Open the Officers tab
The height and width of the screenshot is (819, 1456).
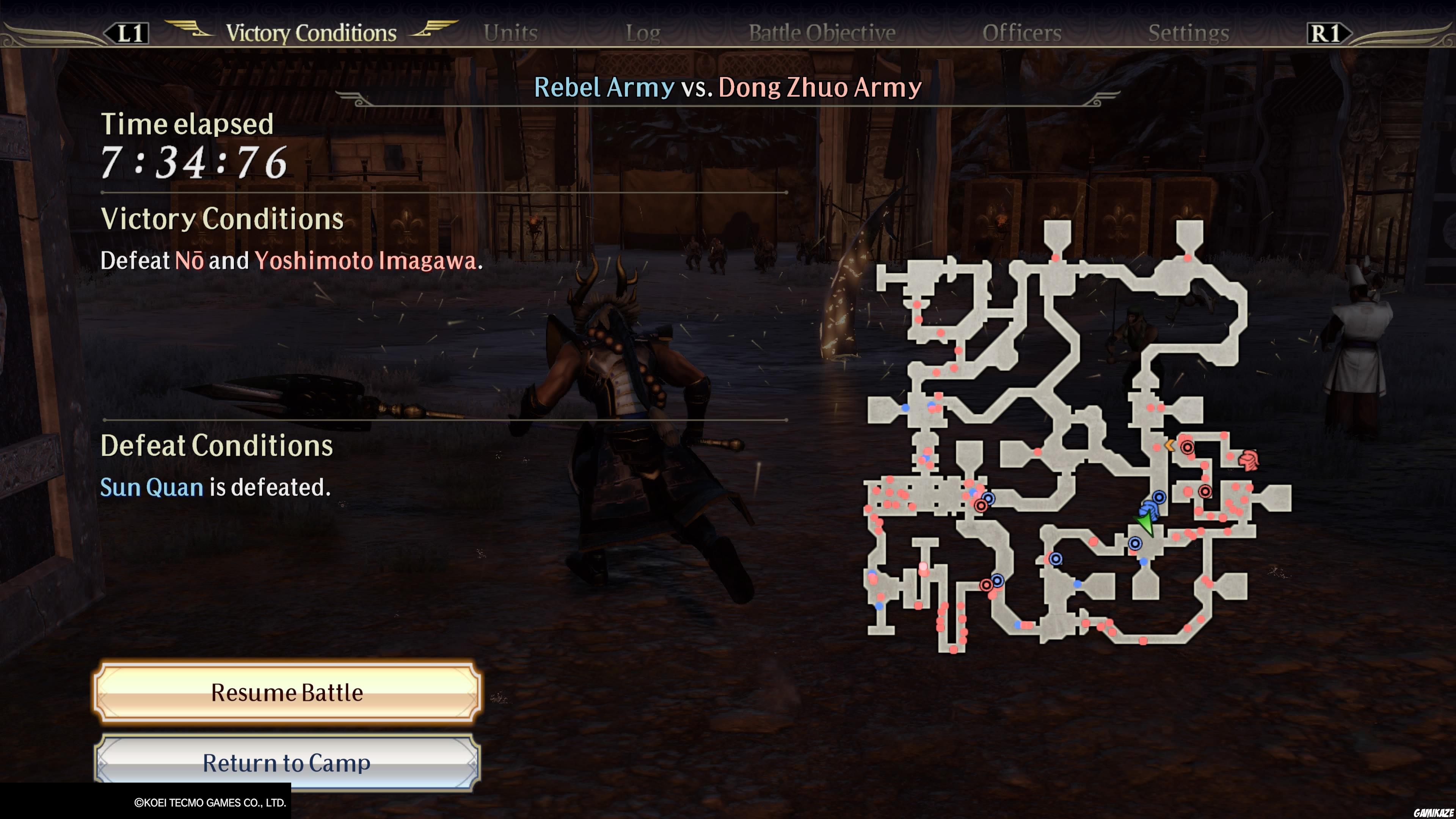tap(1022, 33)
